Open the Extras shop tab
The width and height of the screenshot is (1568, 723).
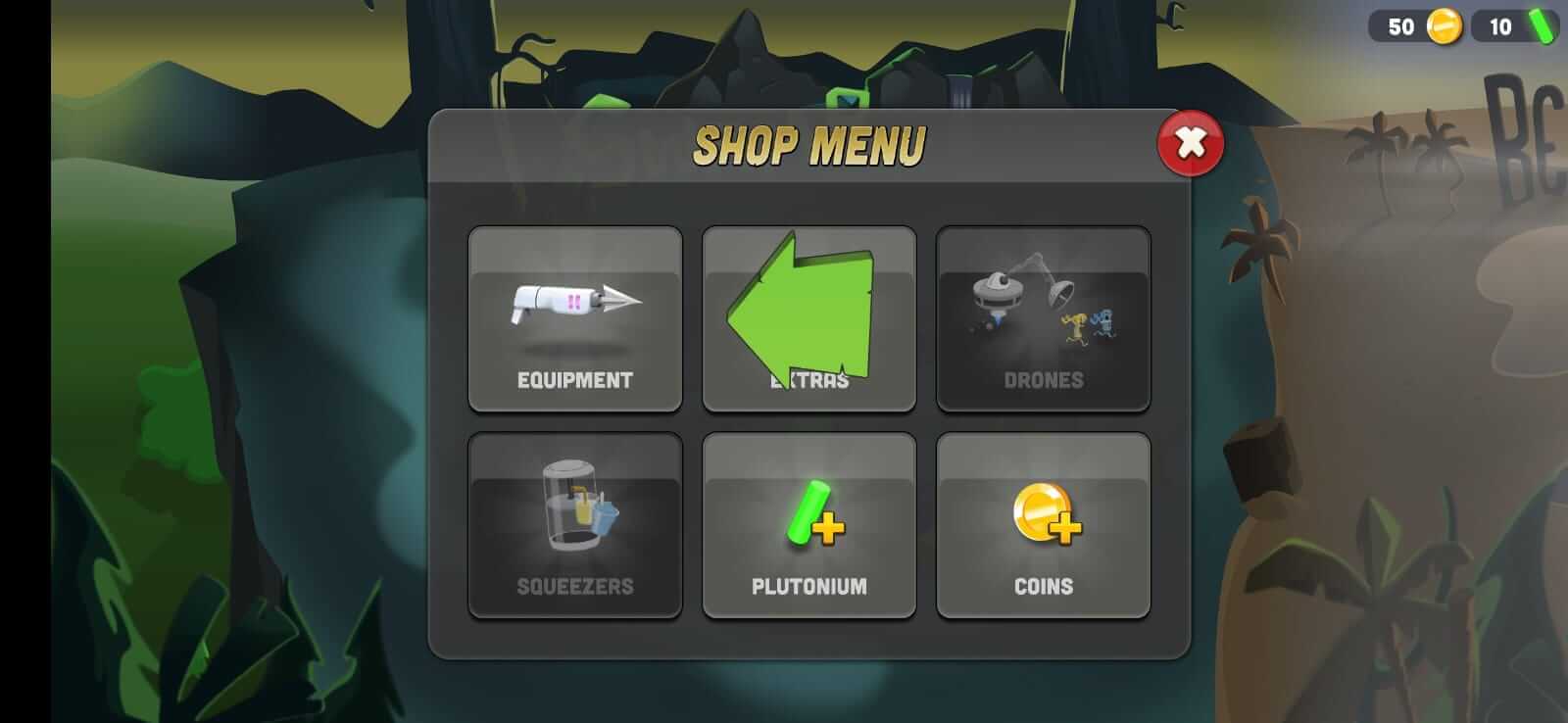[809, 318]
